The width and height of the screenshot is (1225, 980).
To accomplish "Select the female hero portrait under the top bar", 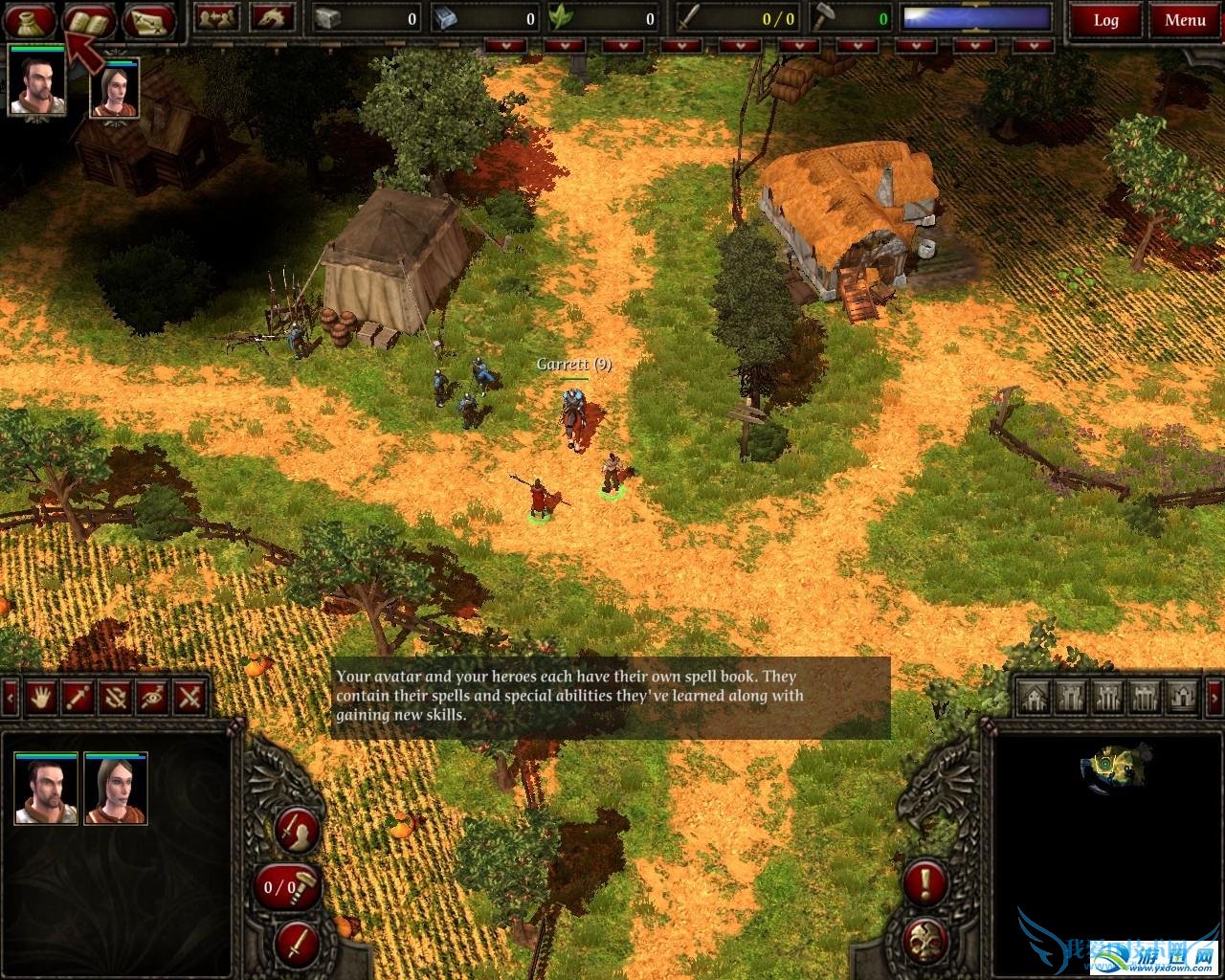I will [x=115, y=88].
